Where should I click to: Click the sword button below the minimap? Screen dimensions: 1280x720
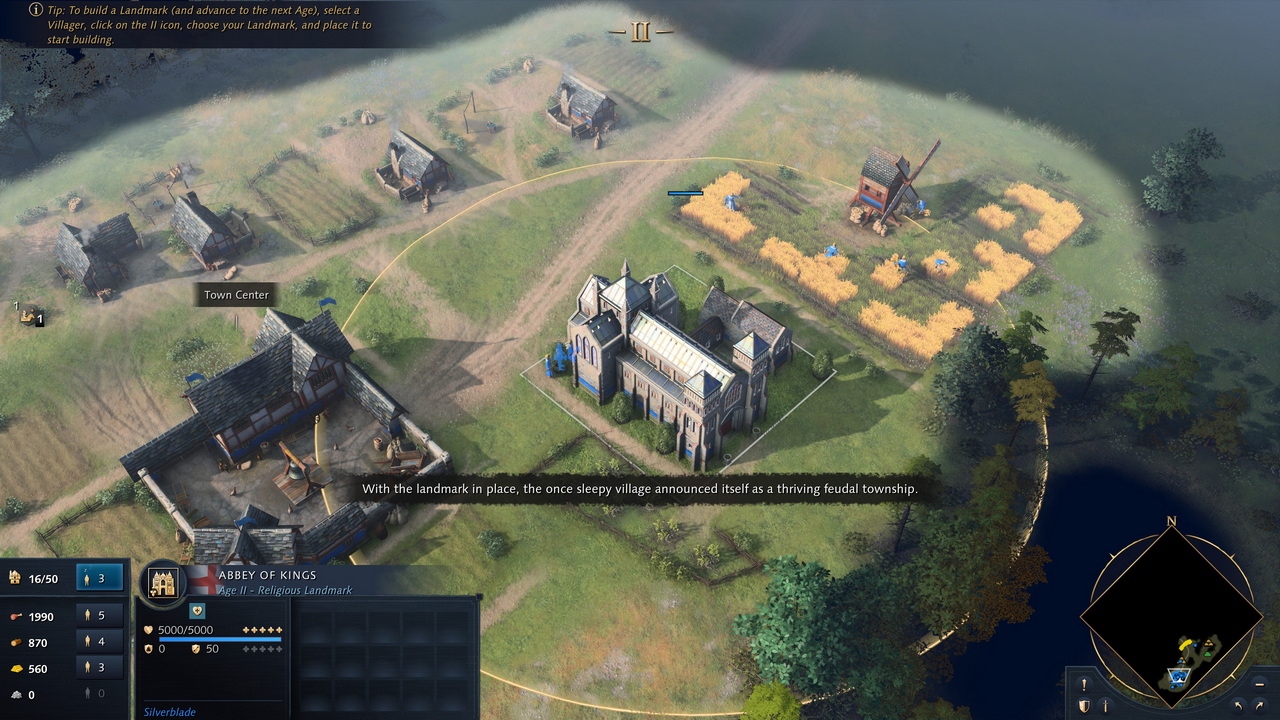(x=1104, y=706)
